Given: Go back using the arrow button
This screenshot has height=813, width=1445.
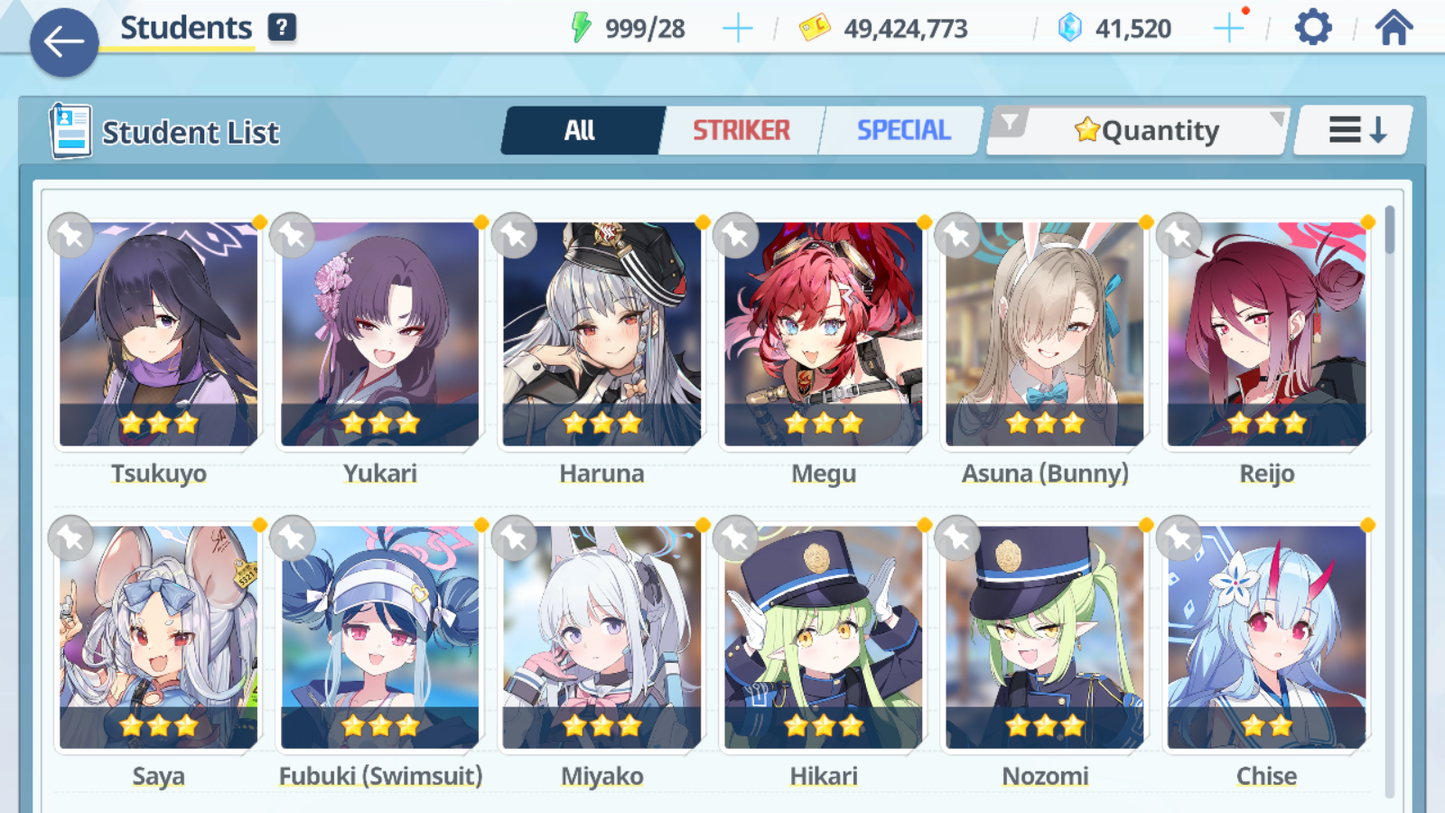Looking at the screenshot, I should [x=64, y=42].
